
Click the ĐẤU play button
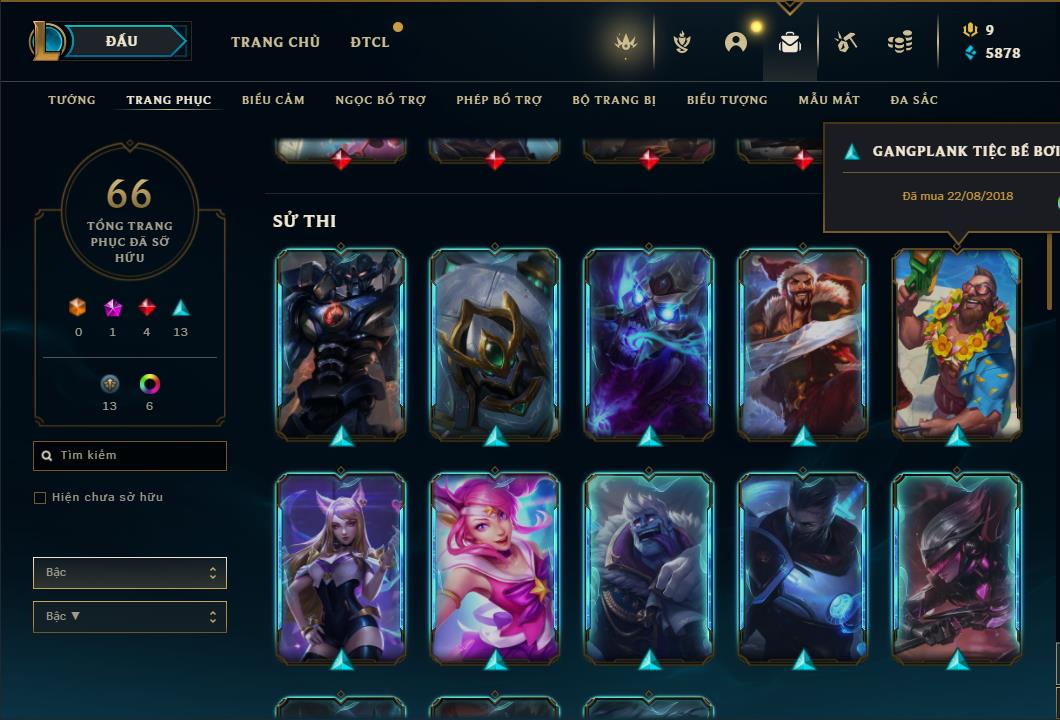122,41
